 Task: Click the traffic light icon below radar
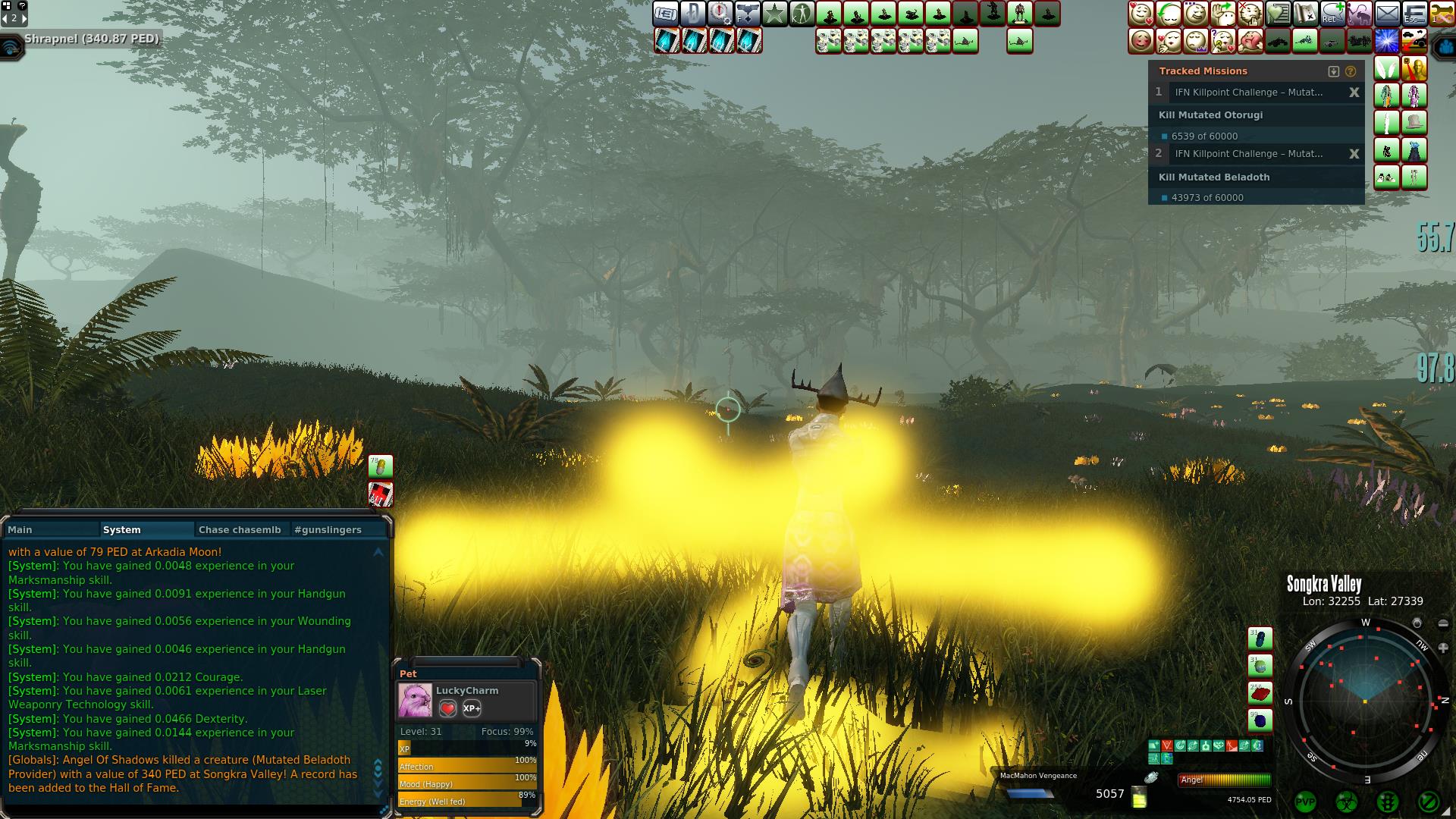[x=1387, y=802]
